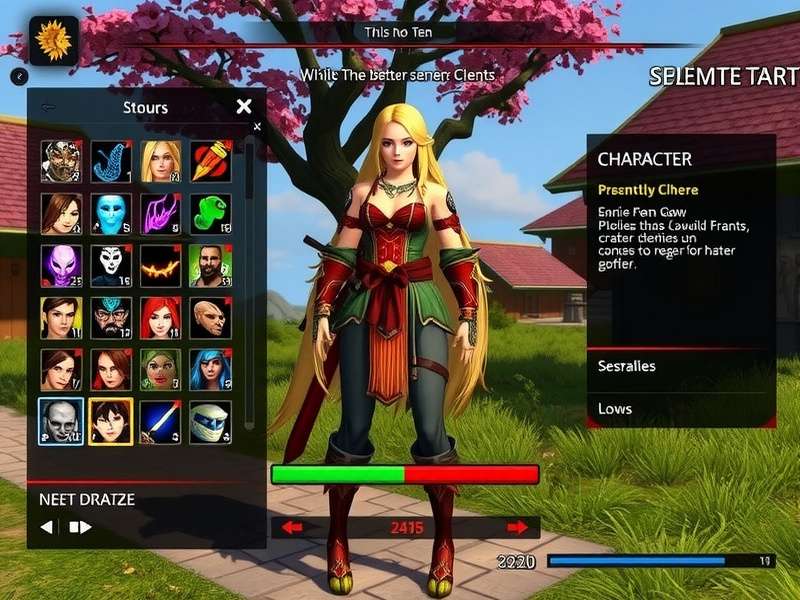This screenshot has height=600, width=800.
Task: Select the pale bald face portrait
Action: pyautogui.click(x=61, y=421)
